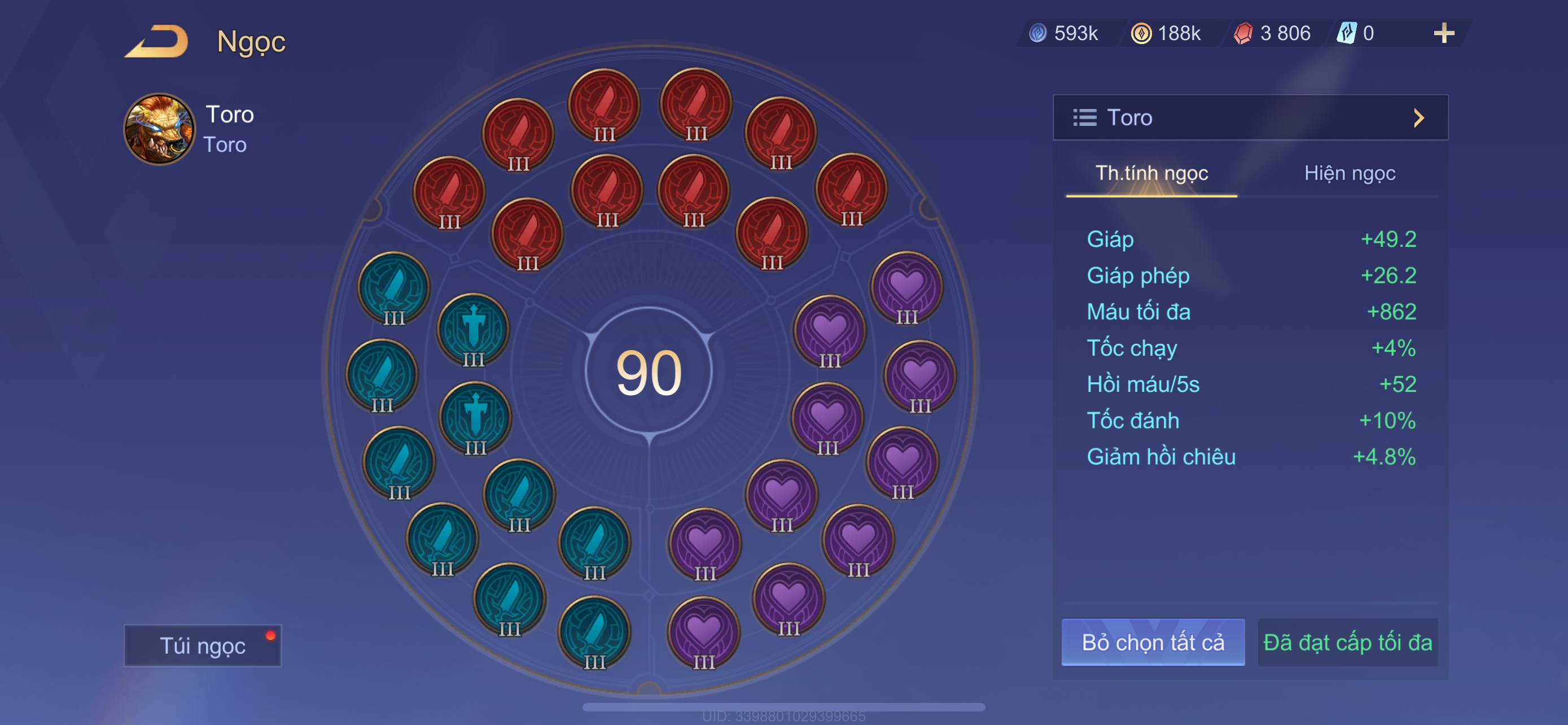Viewport: 1568px width, 725px height.
Task: Click the red gem currency 3 806
Action: (x=1273, y=33)
